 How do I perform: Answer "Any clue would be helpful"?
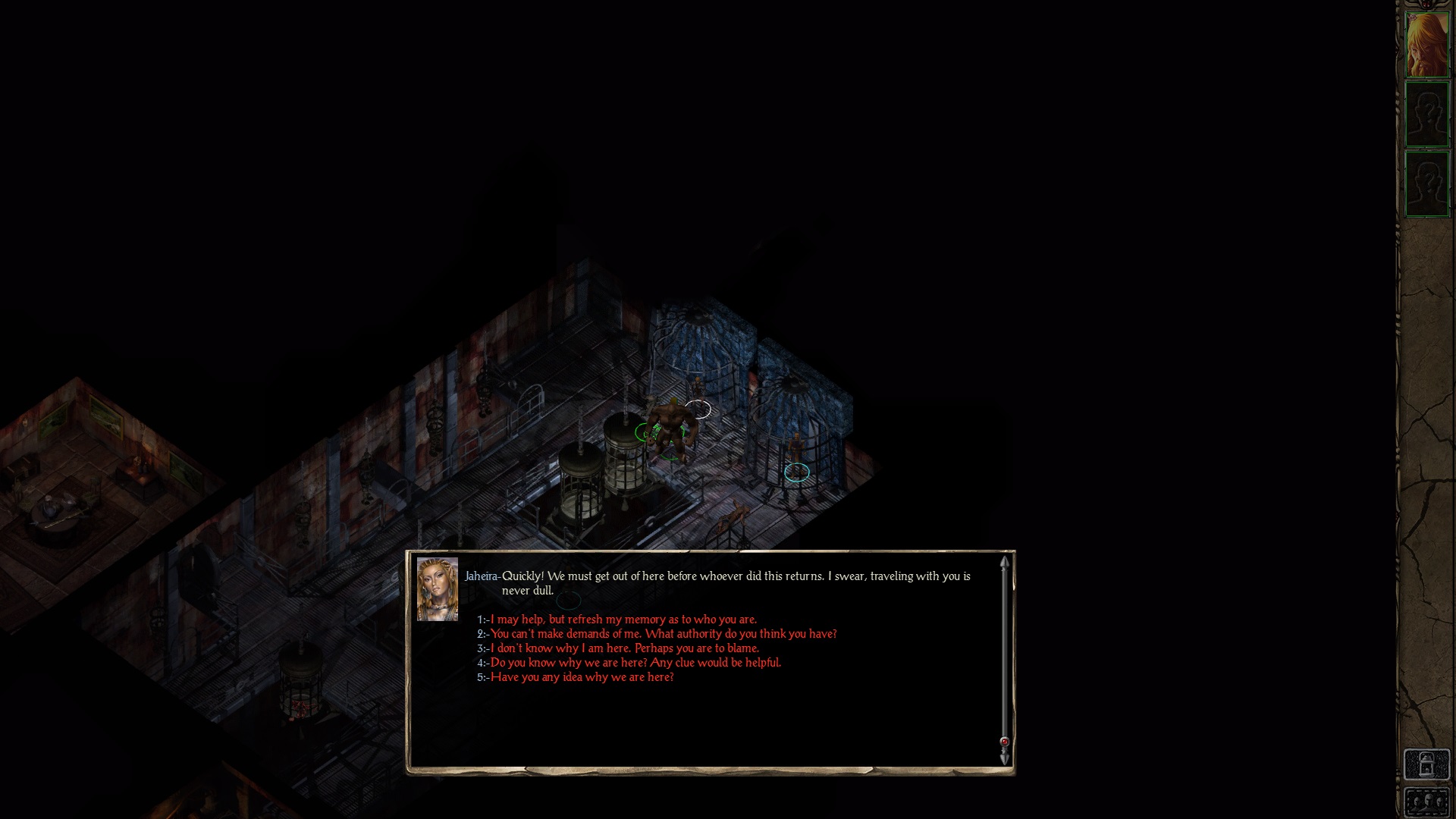[x=635, y=663]
